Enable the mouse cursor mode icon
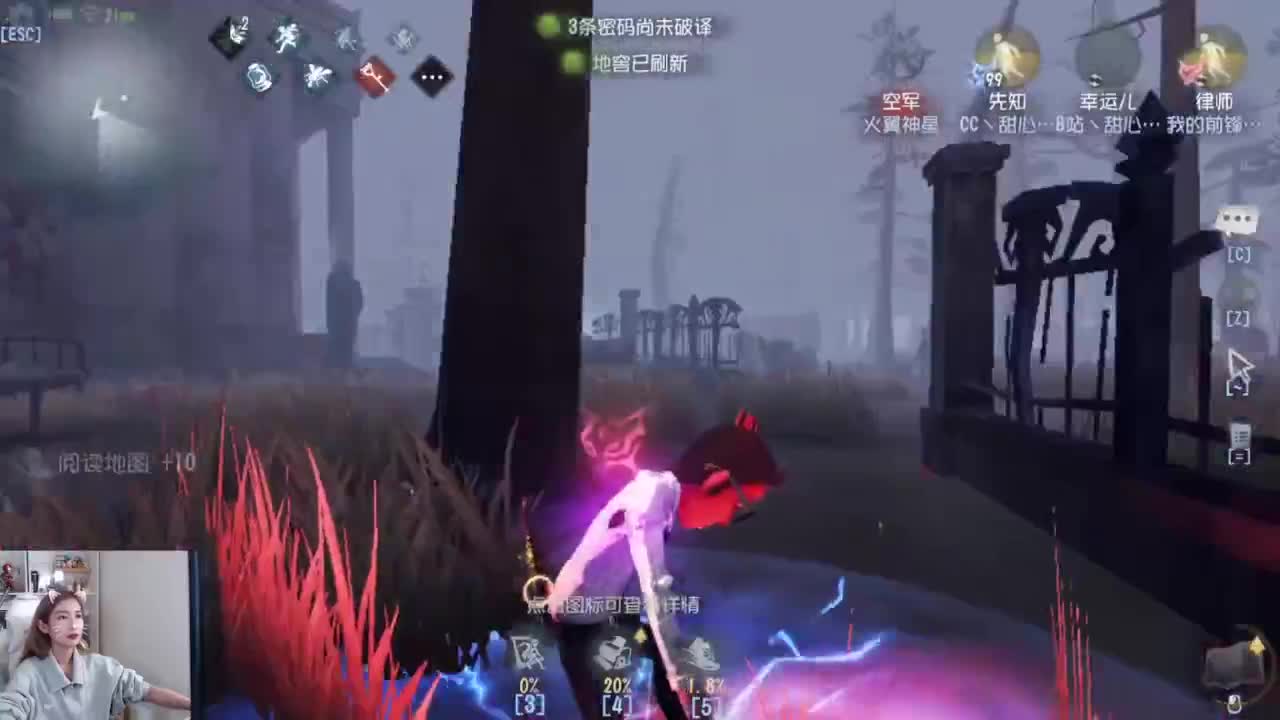The width and height of the screenshot is (1280, 720). coord(1240,365)
